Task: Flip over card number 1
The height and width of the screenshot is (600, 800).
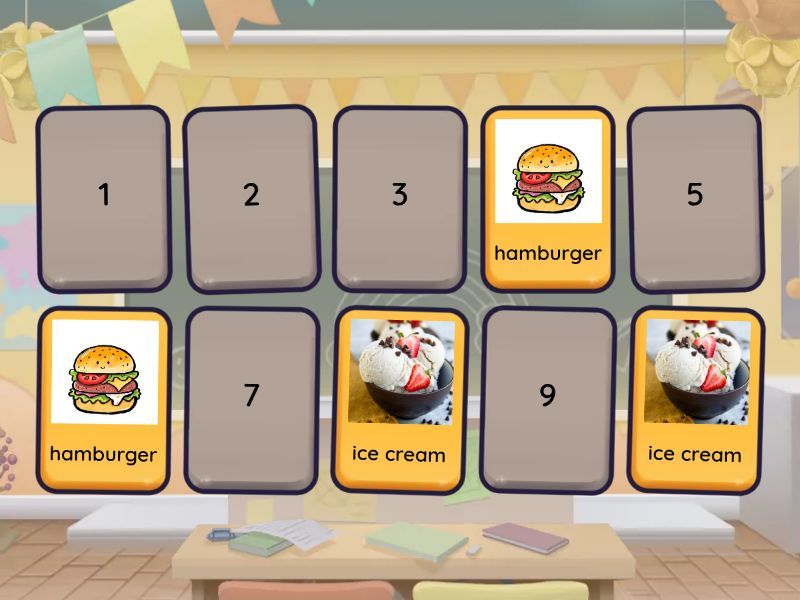Action: [103, 197]
